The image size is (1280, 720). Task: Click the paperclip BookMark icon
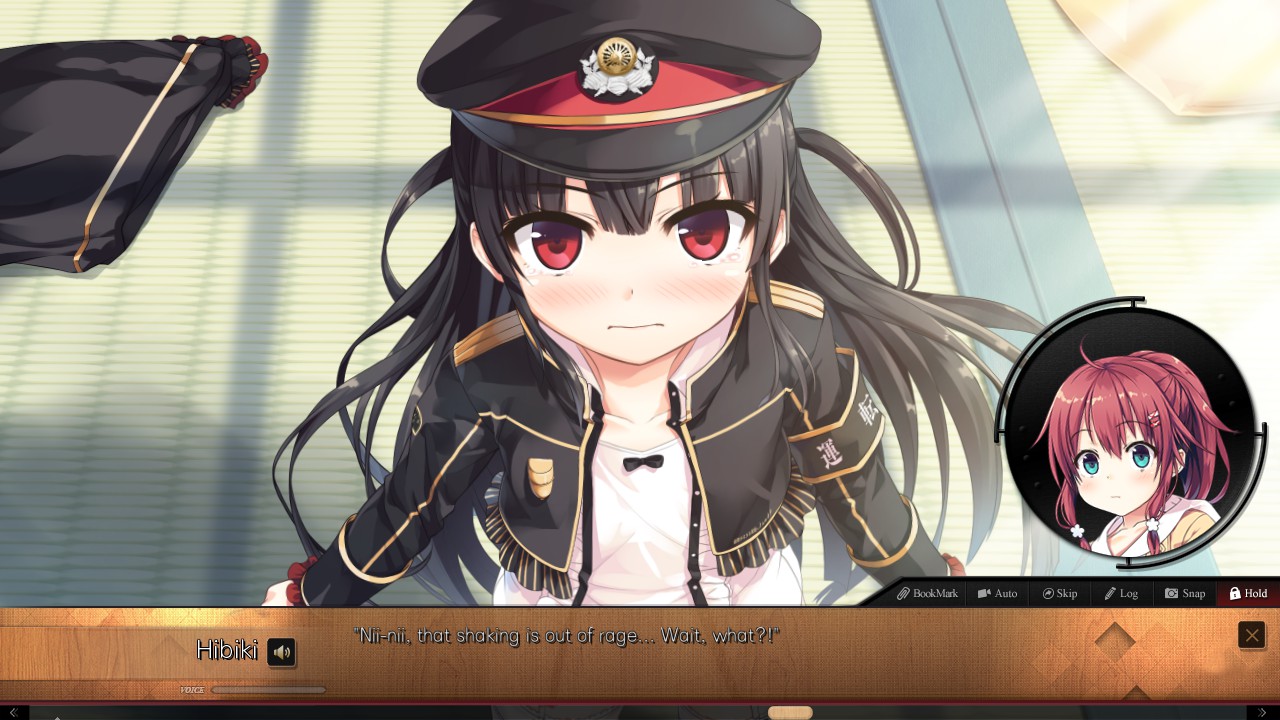coord(904,593)
